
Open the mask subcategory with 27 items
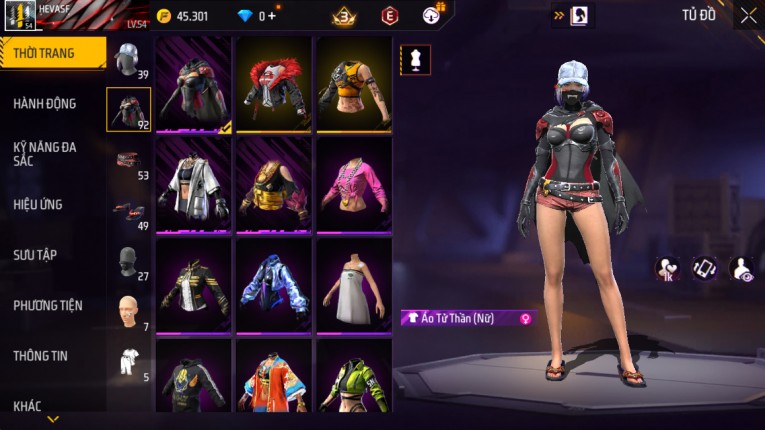[128, 262]
